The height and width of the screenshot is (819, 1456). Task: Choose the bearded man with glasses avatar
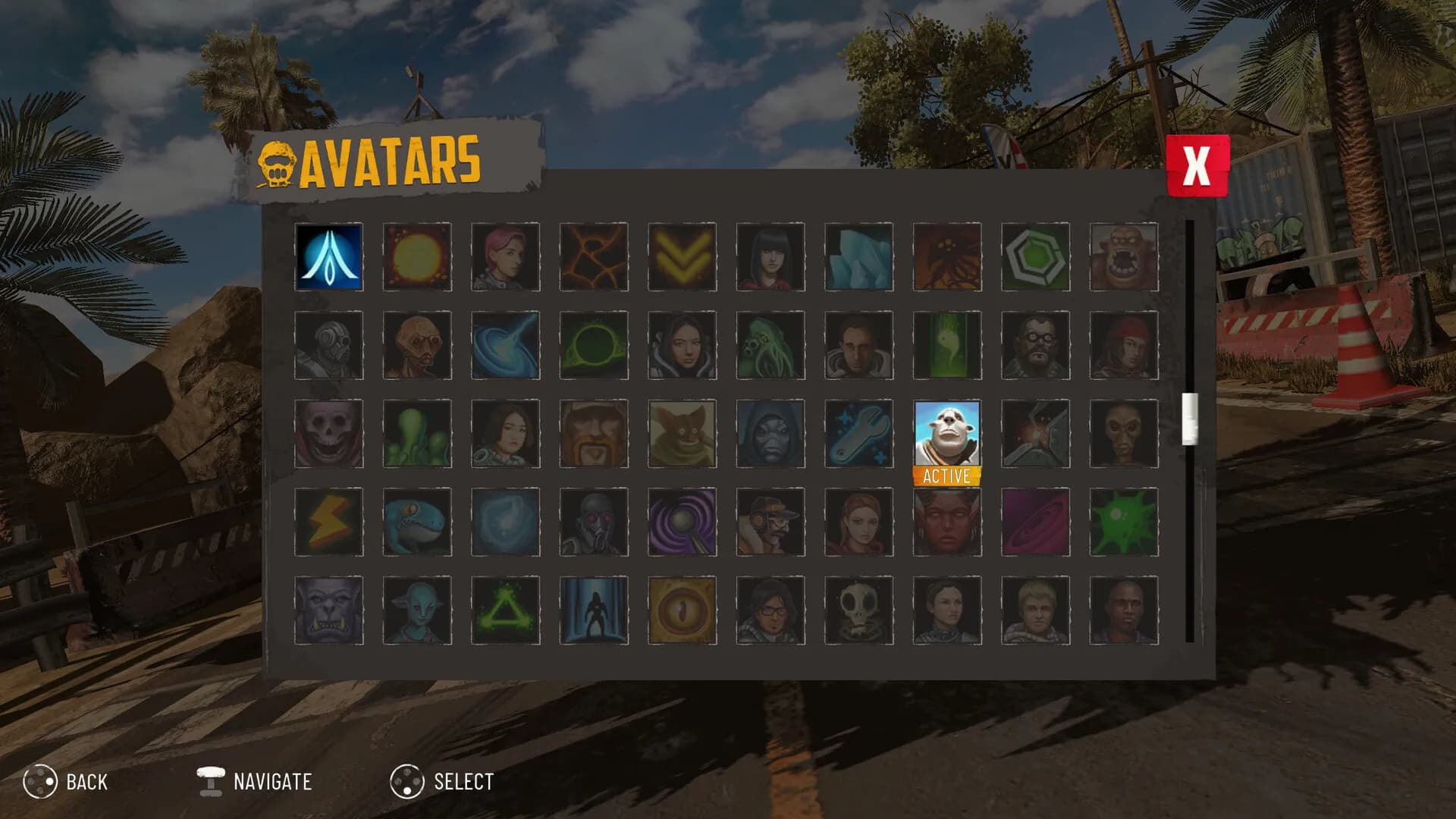(x=1035, y=345)
